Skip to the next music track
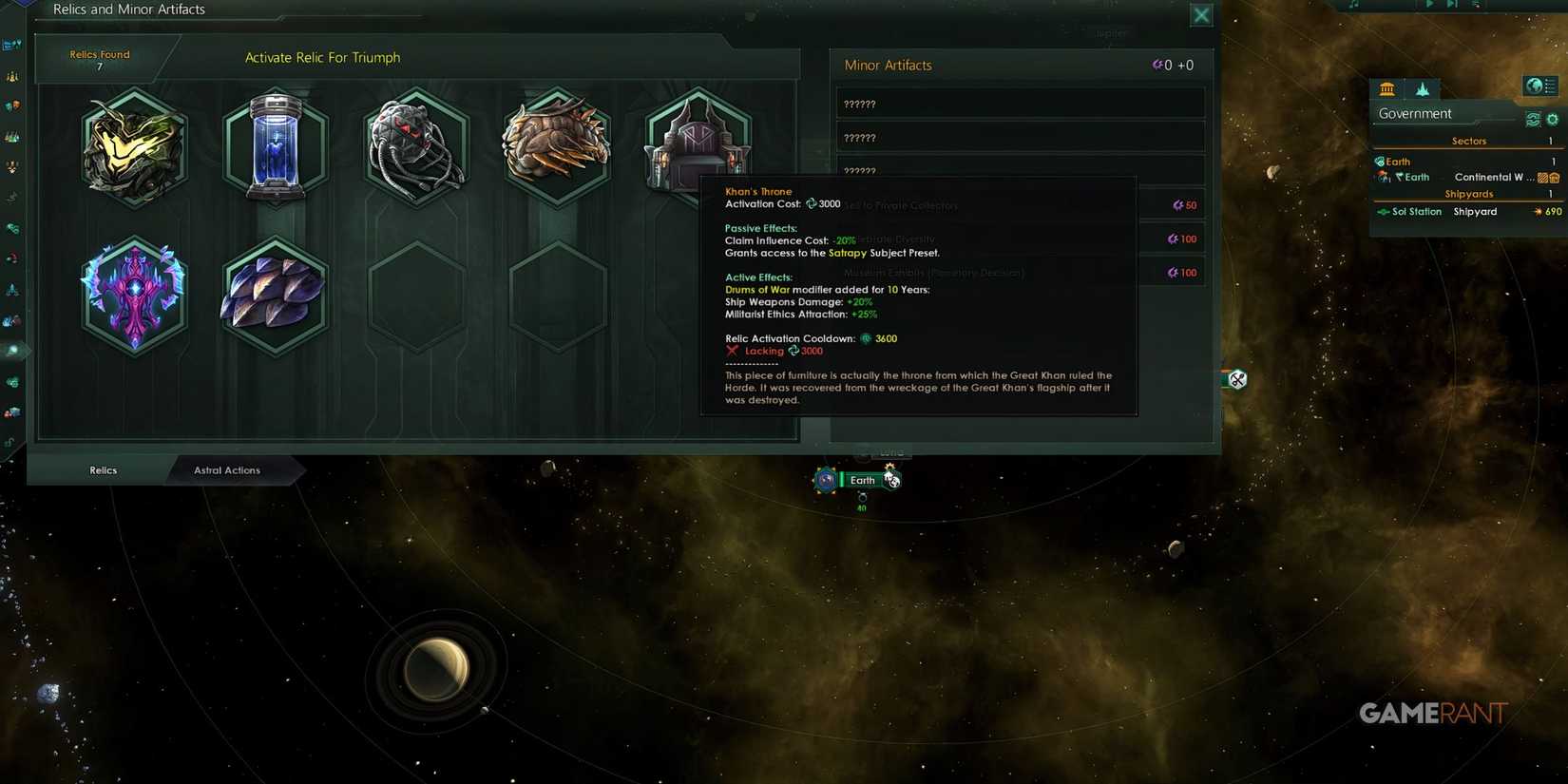The height and width of the screenshot is (784, 1568). pos(1451,4)
